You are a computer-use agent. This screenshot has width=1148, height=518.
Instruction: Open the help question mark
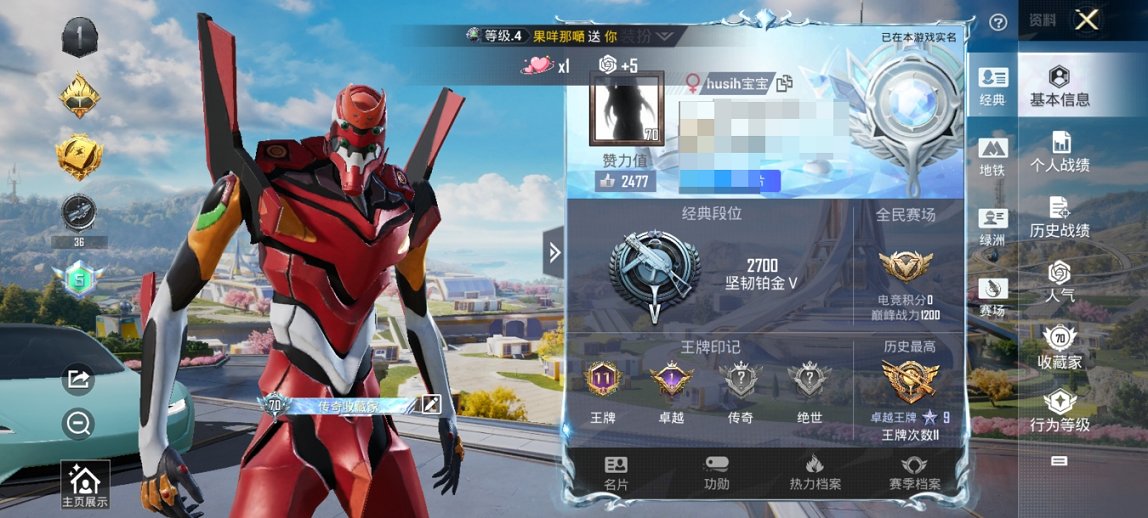point(997,22)
